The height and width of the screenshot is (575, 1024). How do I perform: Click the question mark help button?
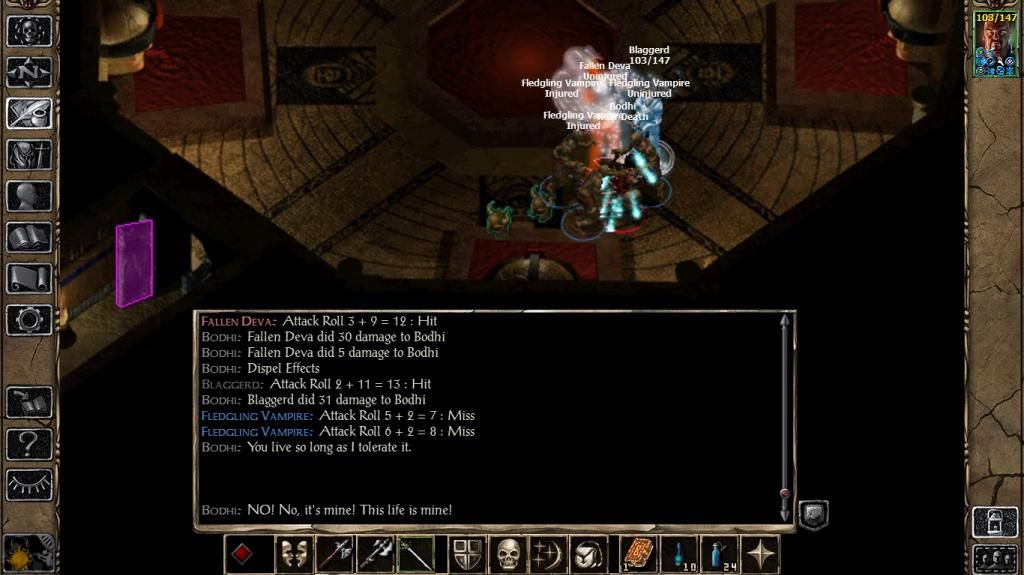[x=29, y=443]
